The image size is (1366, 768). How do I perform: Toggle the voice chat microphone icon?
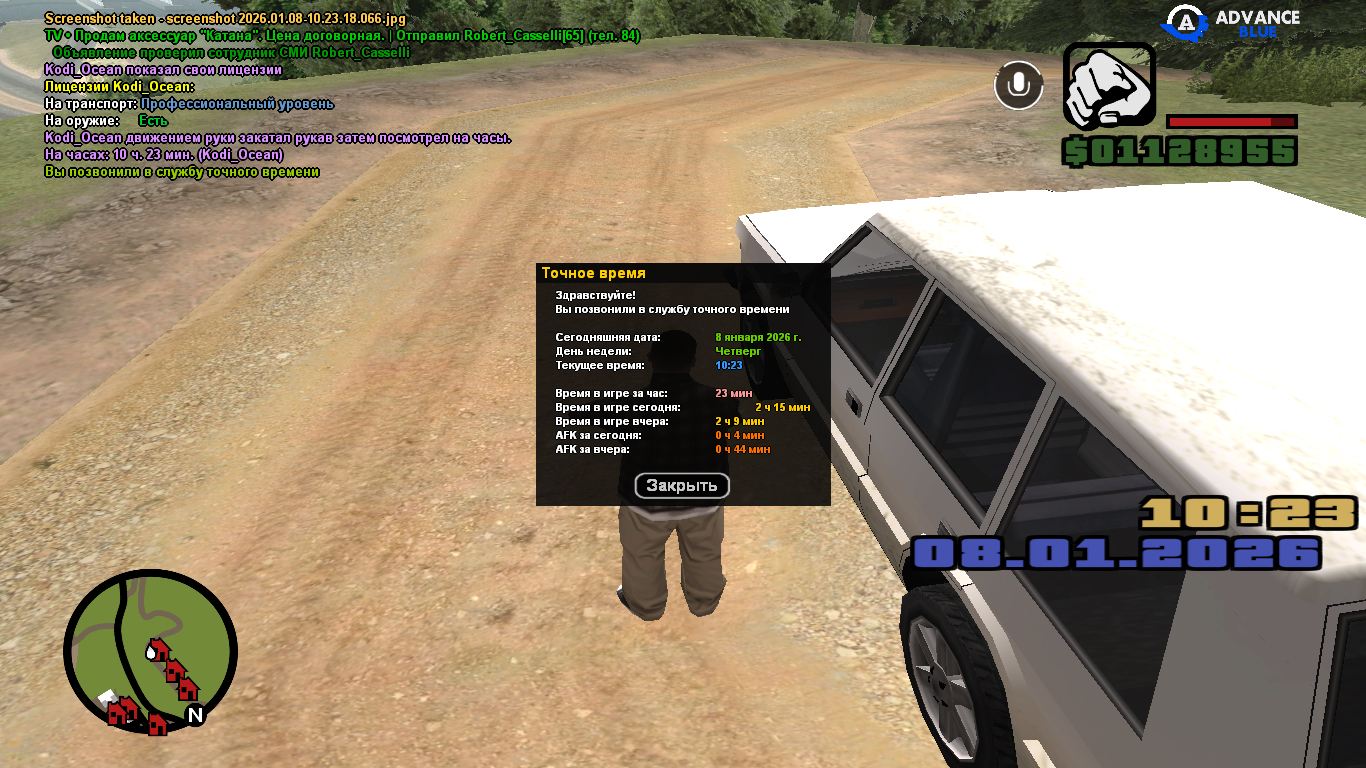[x=1018, y=85]
